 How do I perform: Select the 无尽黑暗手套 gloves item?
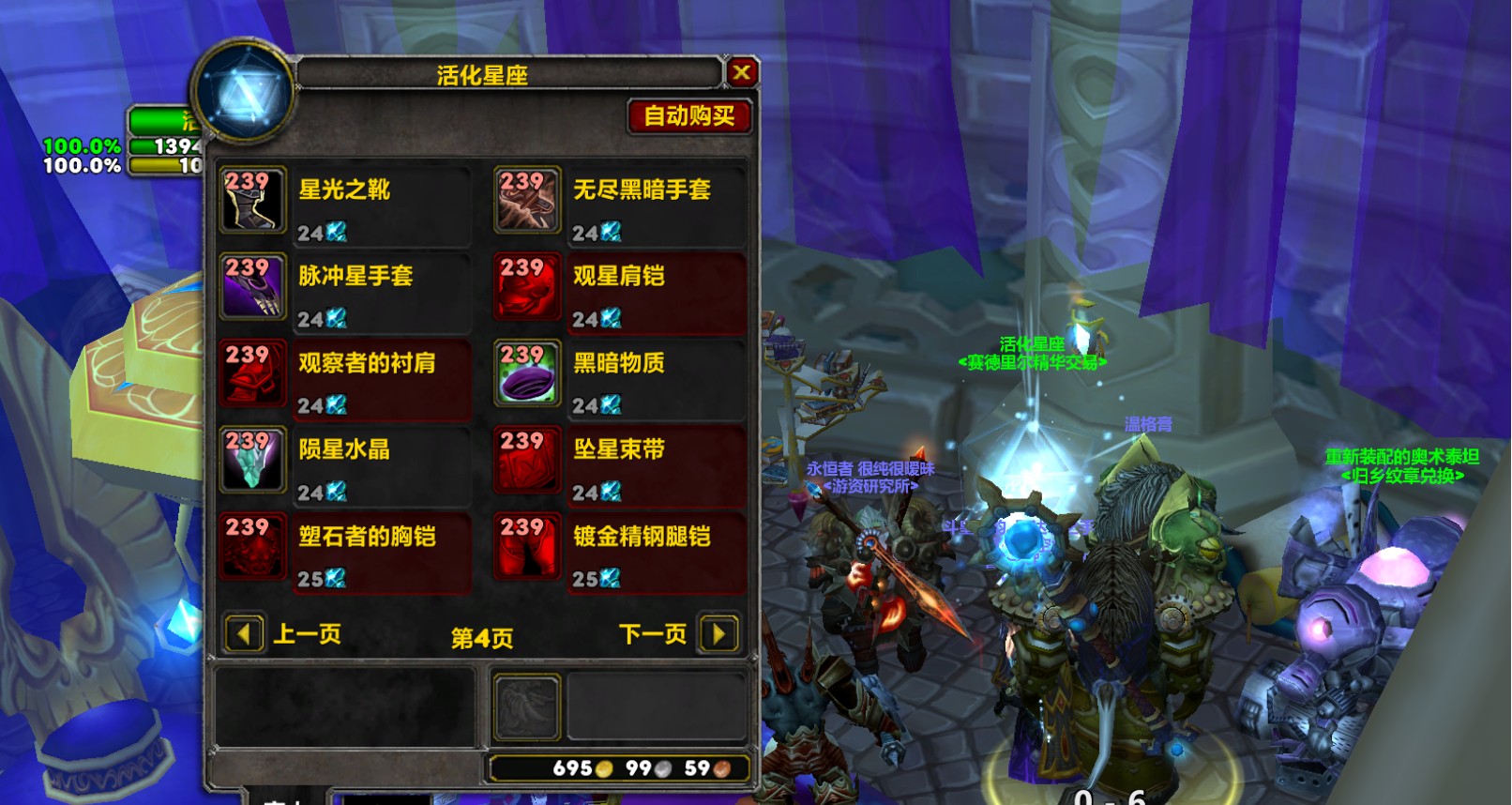[528, 200]
